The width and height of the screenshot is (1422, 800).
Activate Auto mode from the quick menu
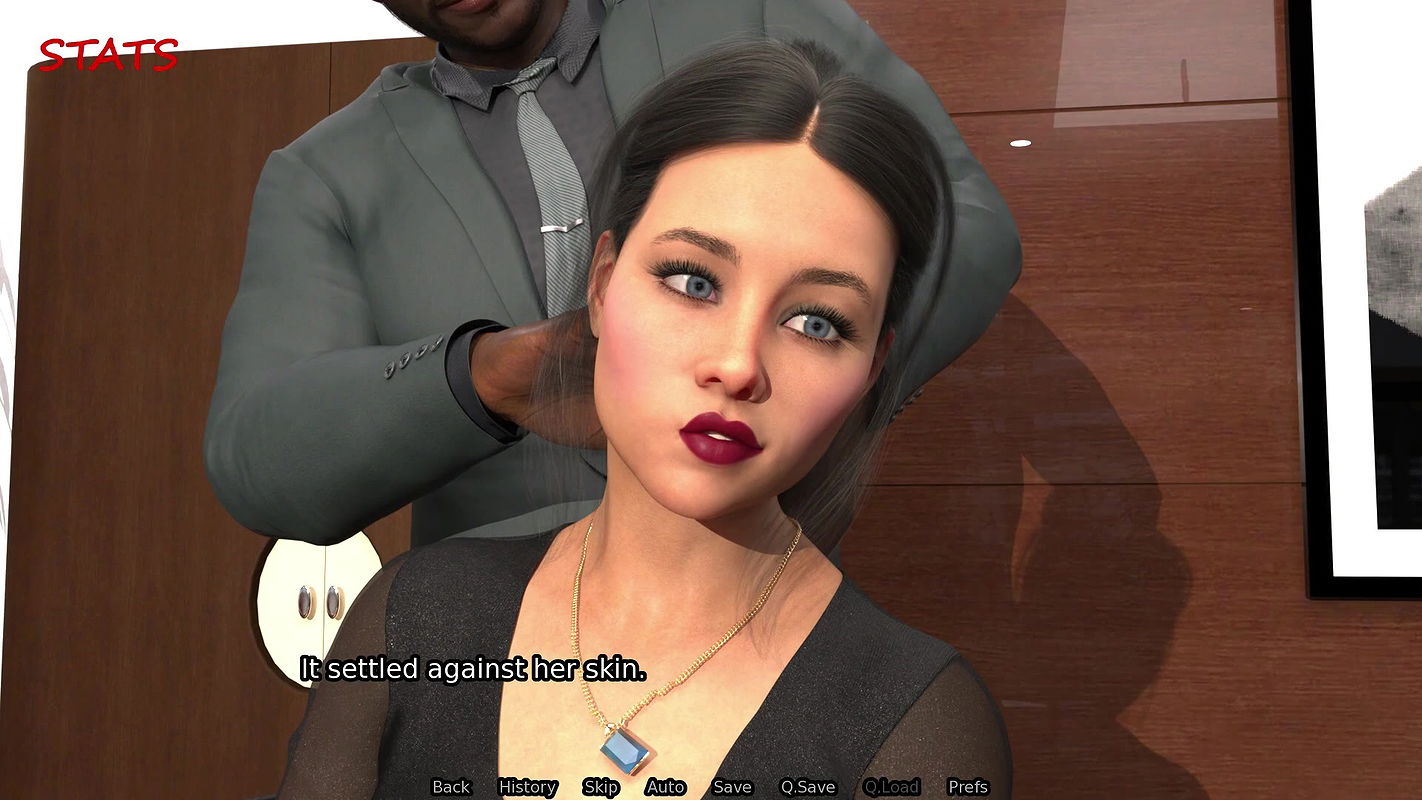point(665,787)
